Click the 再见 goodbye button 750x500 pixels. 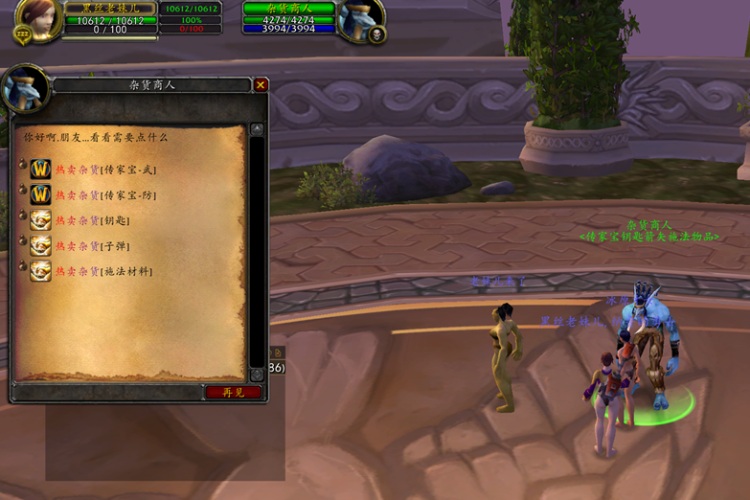pyautogui.click(x=233, y=392)
